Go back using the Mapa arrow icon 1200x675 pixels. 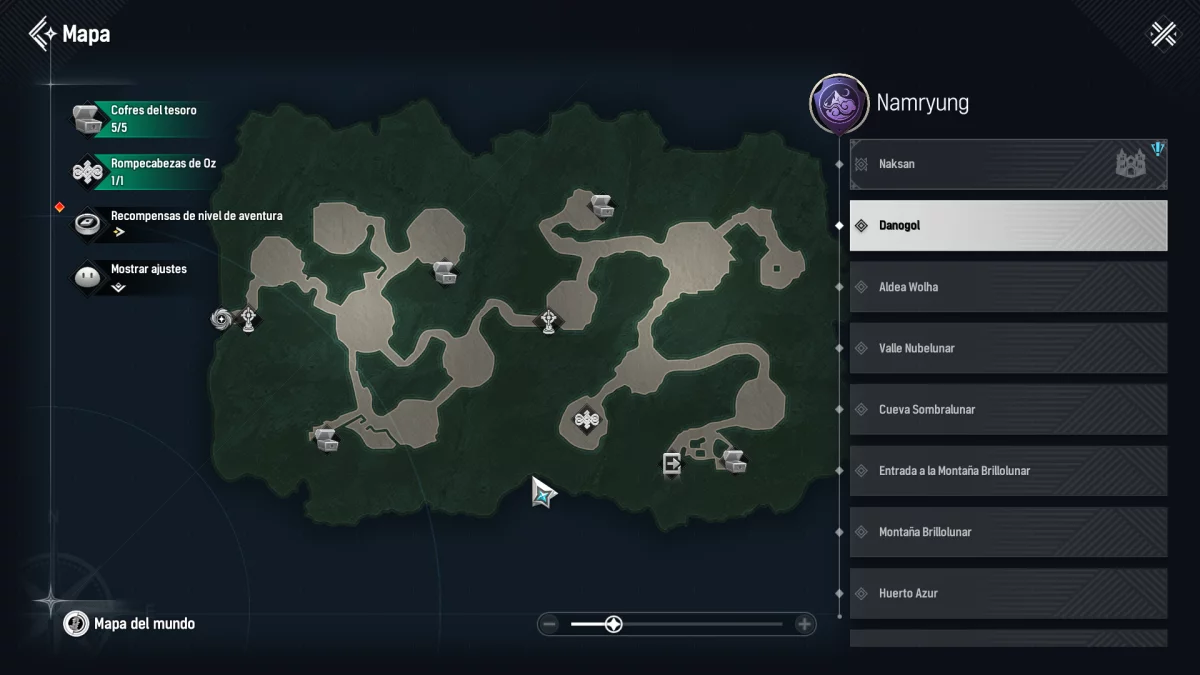(x=42, y=34)
